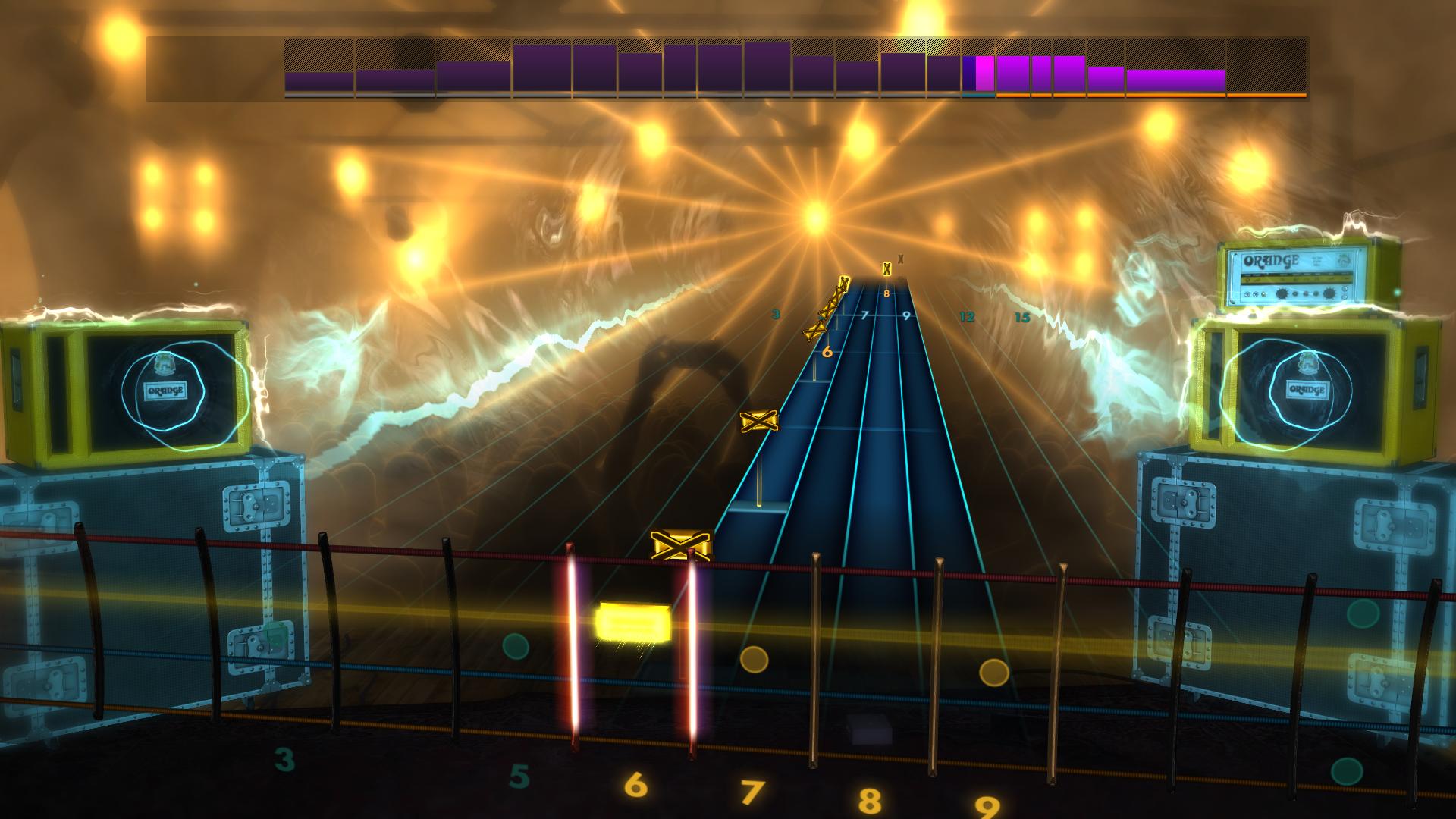Click the orange number 6 fret marker on highway
This screenshot has width=1456, height=819.
click(x=827, y=351)
